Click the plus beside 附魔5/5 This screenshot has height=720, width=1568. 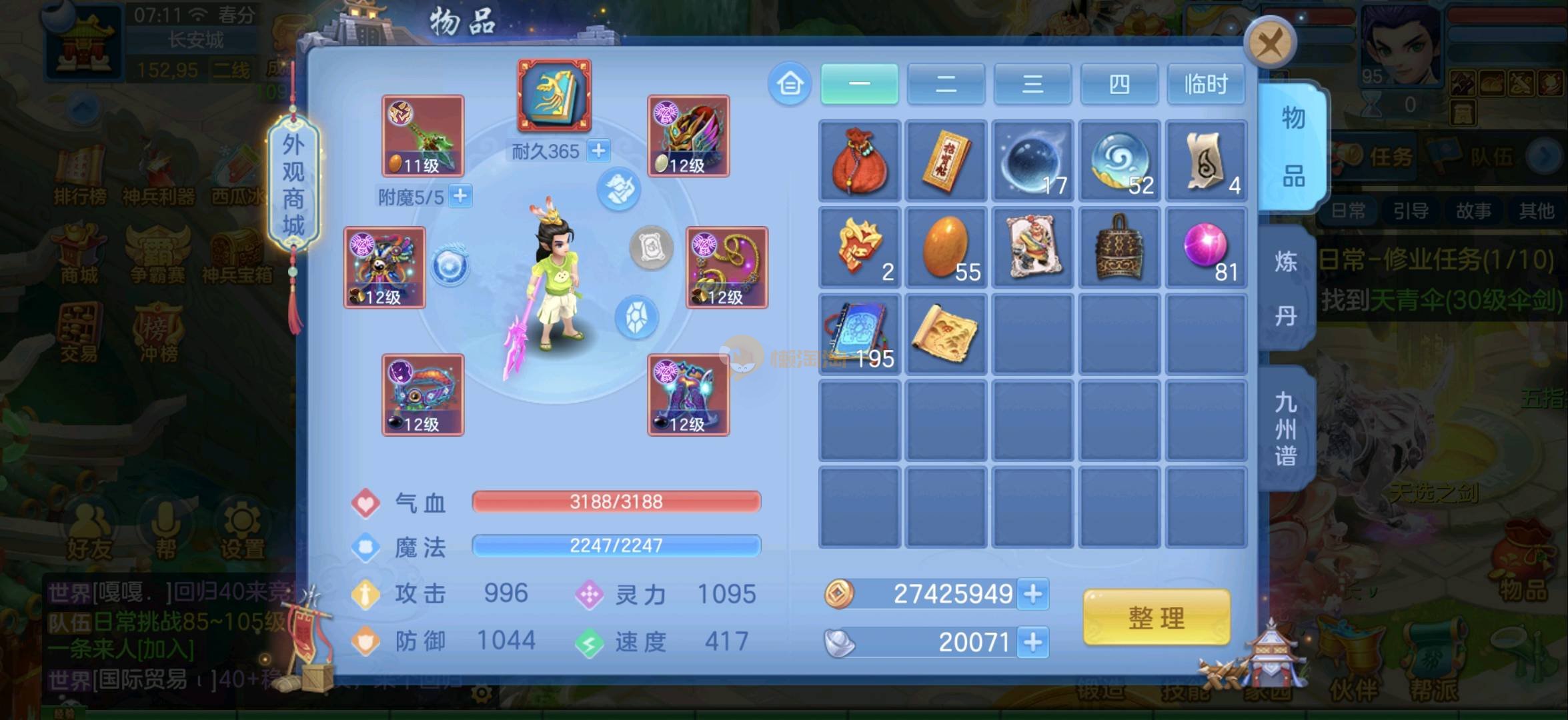pos(460,196)
